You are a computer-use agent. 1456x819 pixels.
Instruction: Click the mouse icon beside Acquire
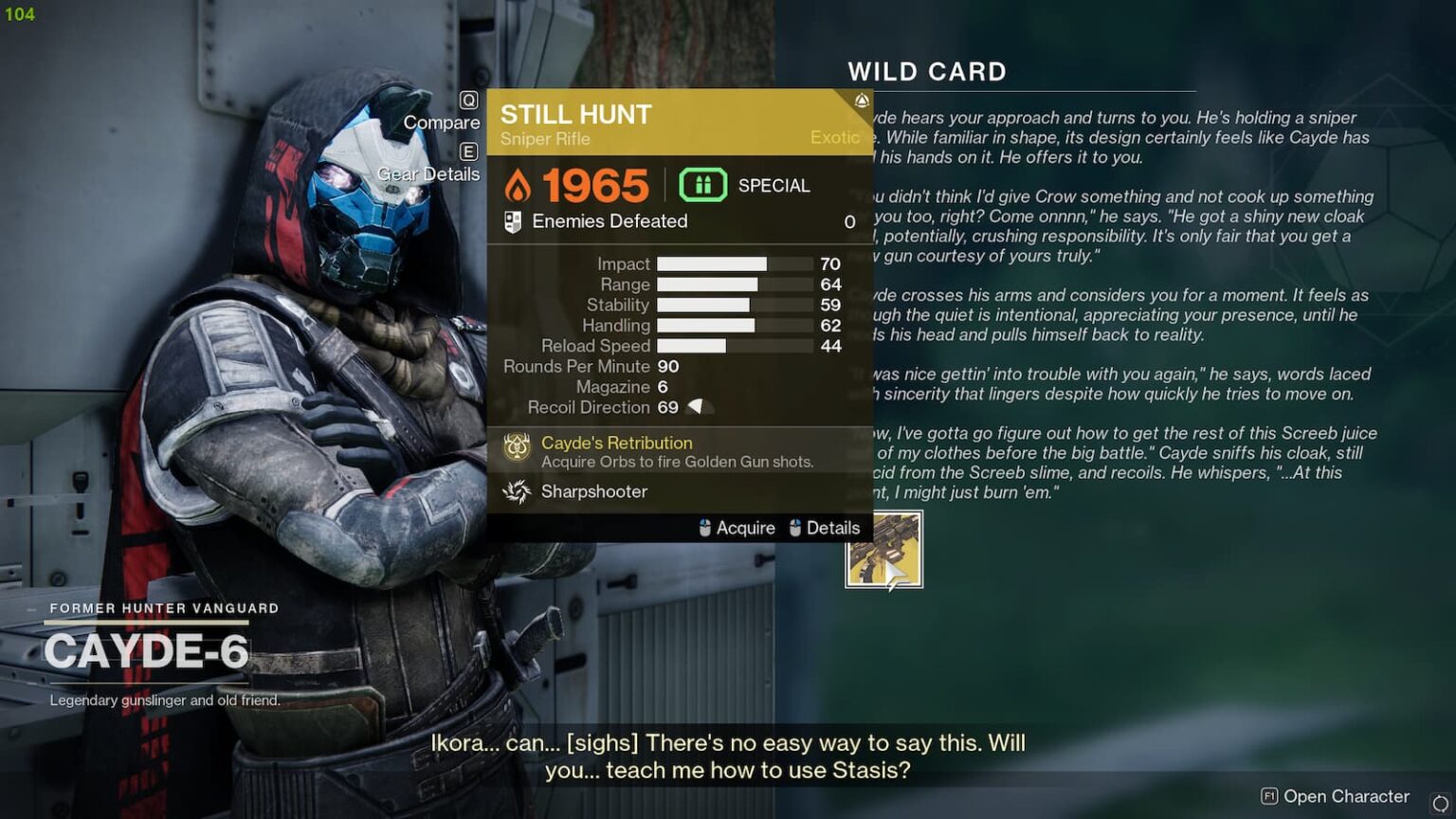703,528
